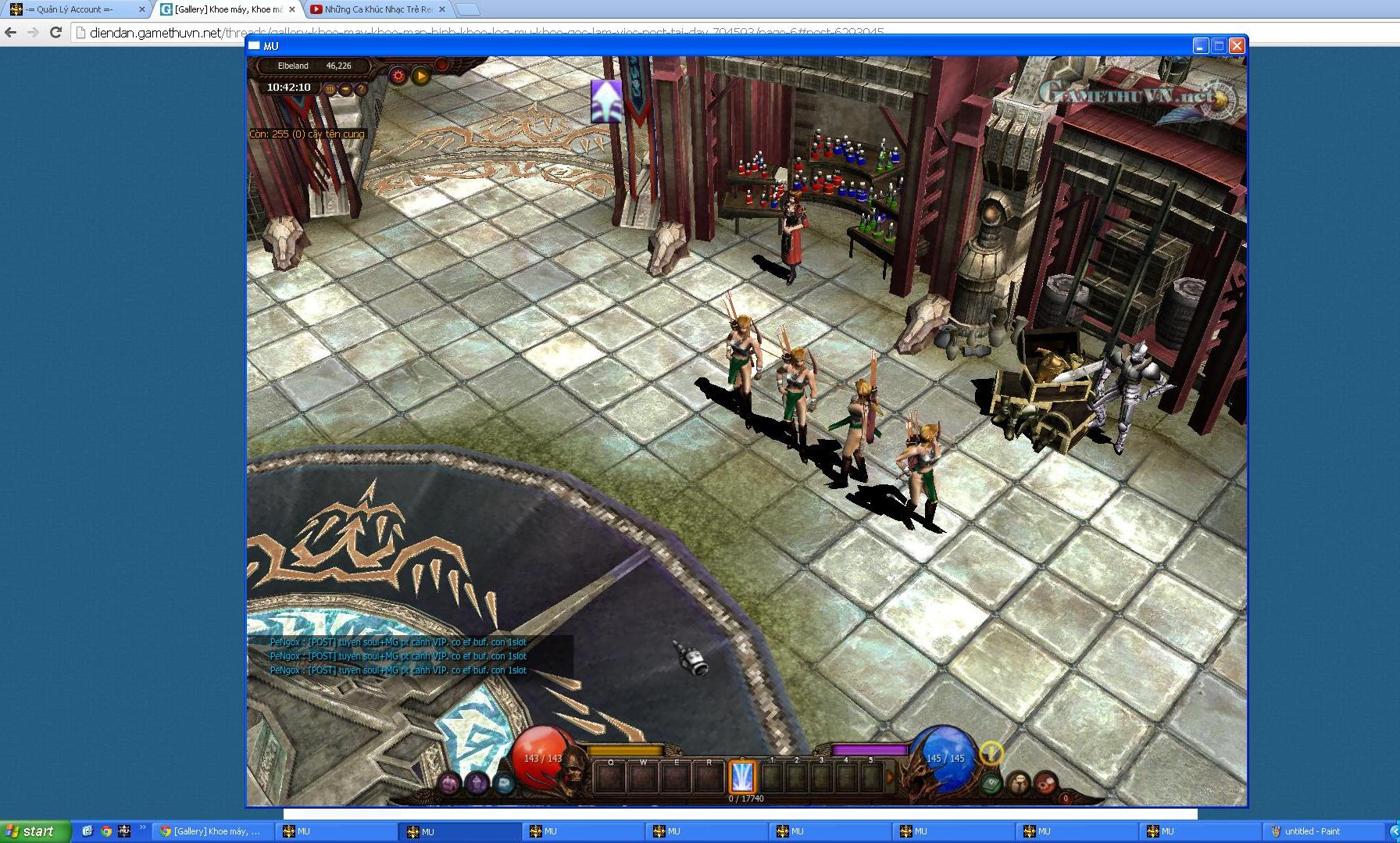The width and height of the screenshot is (1400, 843).
Task: Open the question mark help button
Action: click(x=361, y=89)
